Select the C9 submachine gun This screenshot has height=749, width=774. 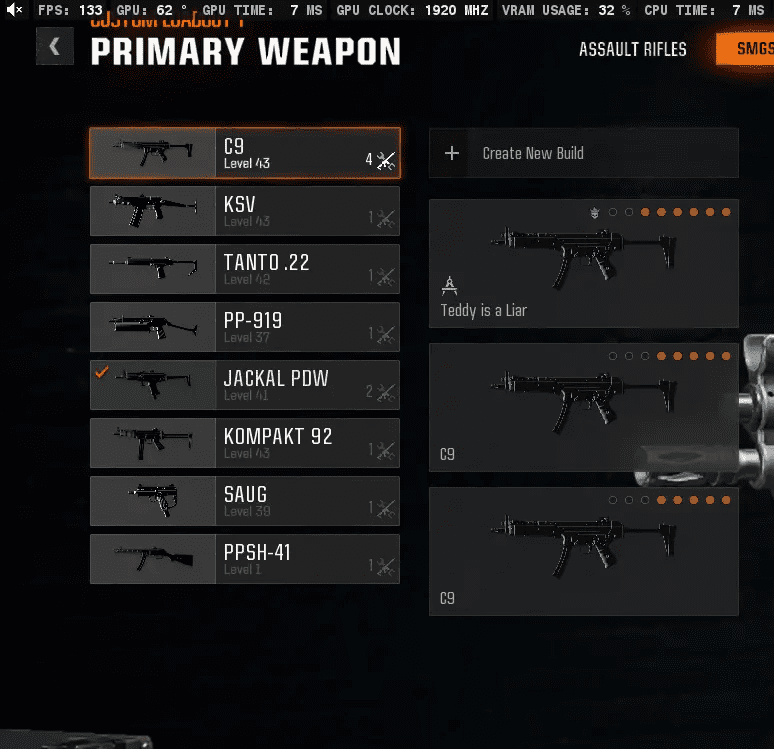[245, 153]
